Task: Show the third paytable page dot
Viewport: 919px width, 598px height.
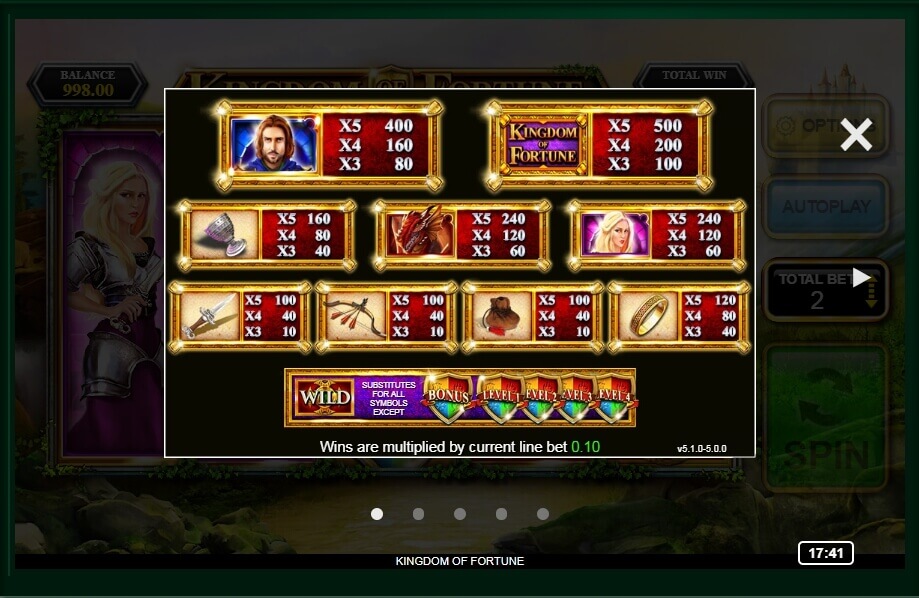Action: tap(460, 514)
